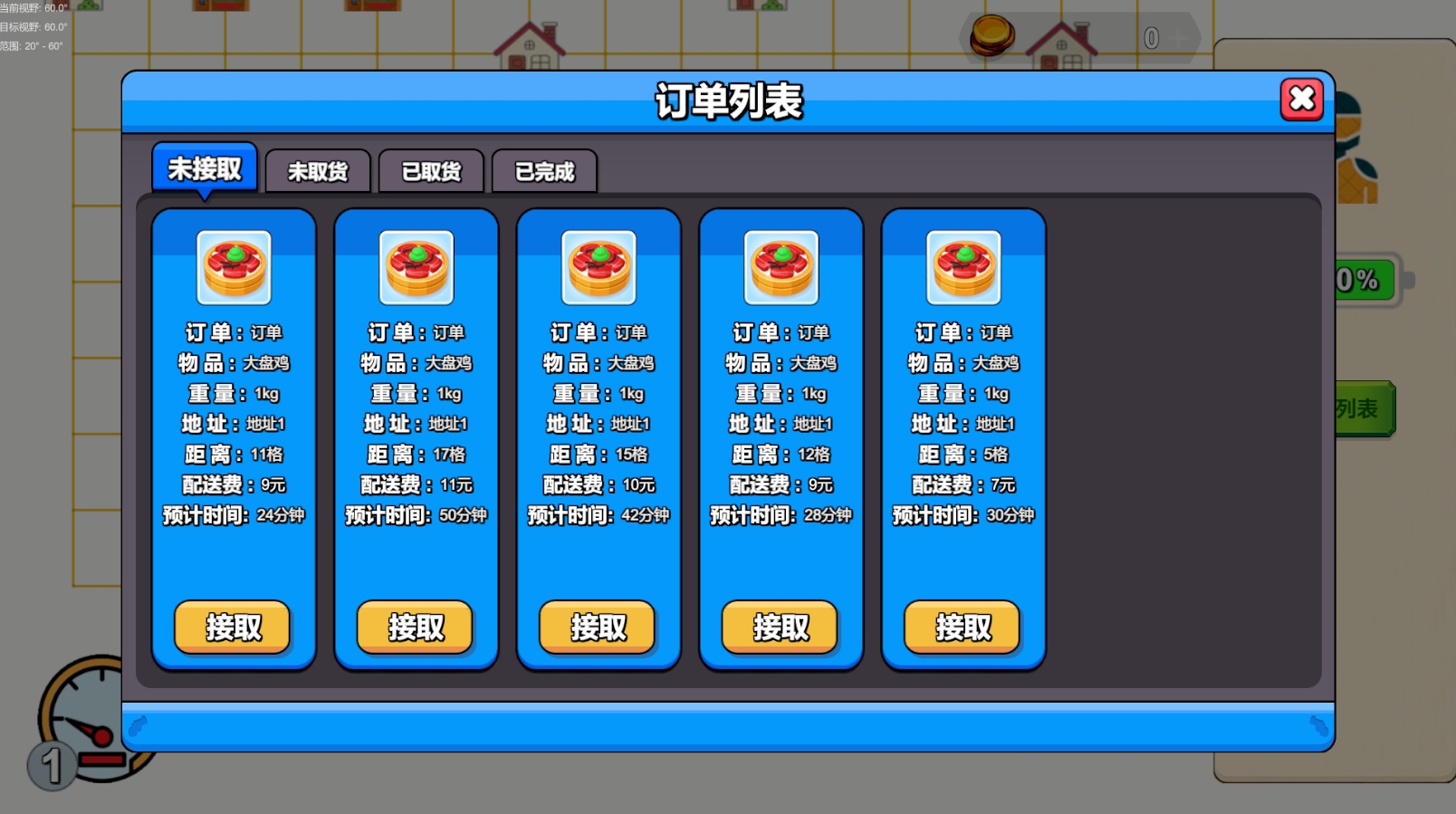Switch to the 未取货 tab
Image resolution: width=1456 pixels, height=814 pixels.
[316, 171]
